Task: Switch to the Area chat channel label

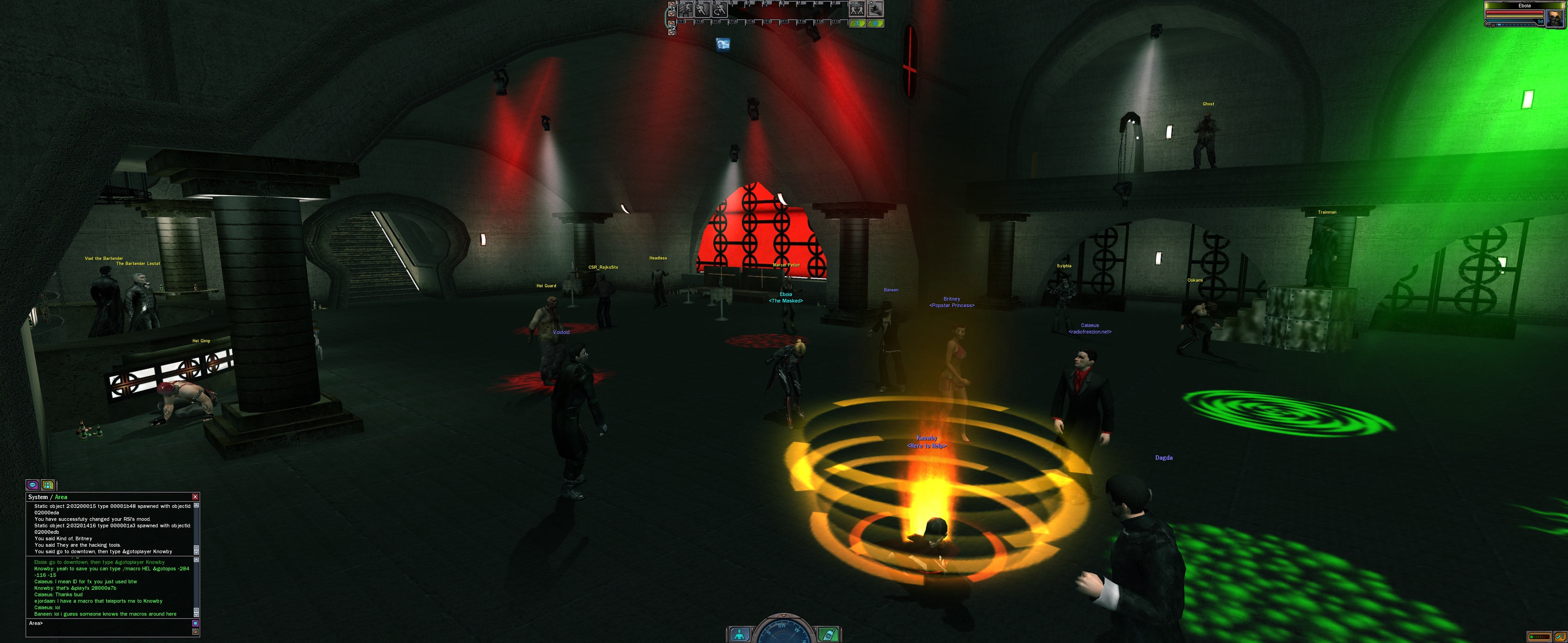Action: point(62,497)
